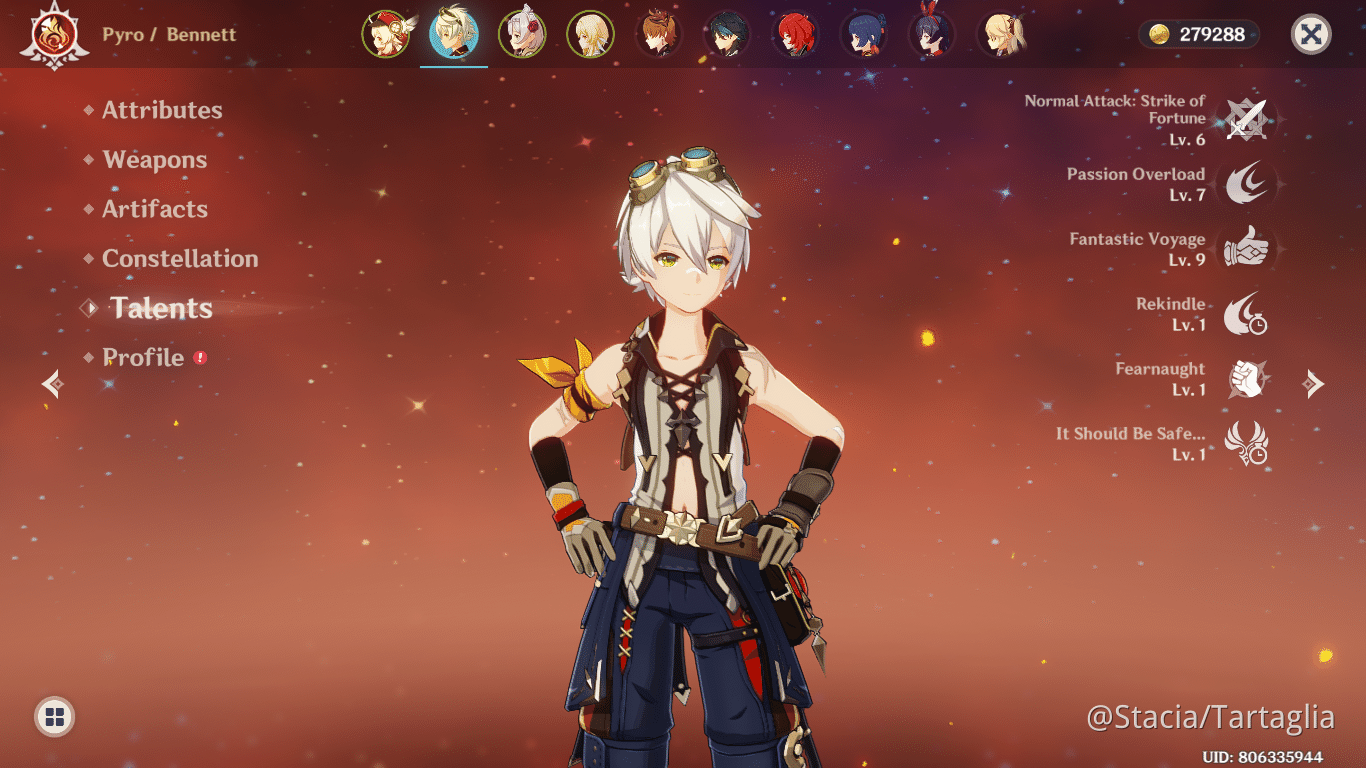Screen dimensions: 1366x768
Task: Go to the Artifacts section
Action: tap(155, 209)
